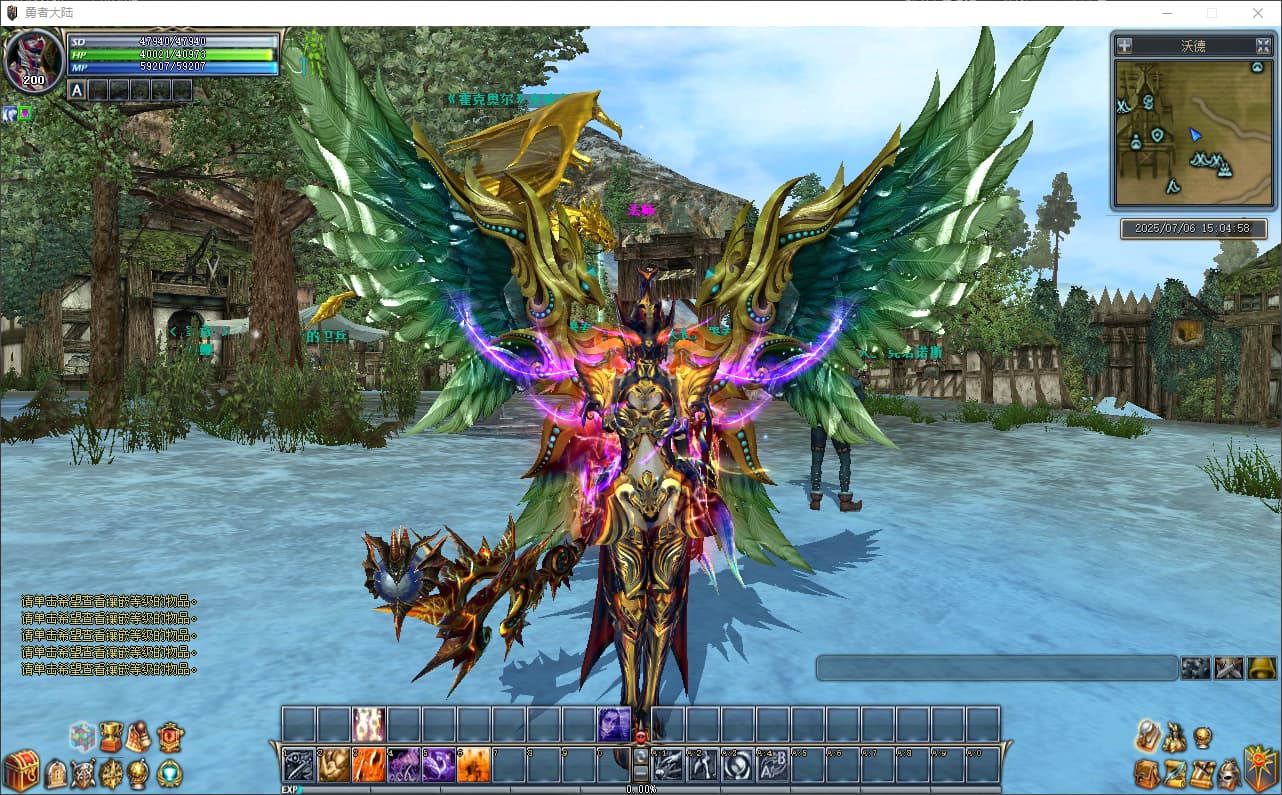Viewport: 1282px width, 795px height.
Task: Click the teal gem amulet icon
Action: pyautogui.click(x=170, y=773)
